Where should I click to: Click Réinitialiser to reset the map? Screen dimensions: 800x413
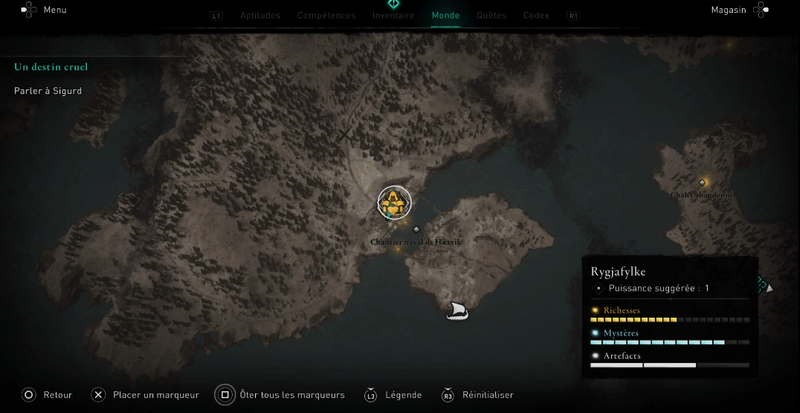(487, 395)
